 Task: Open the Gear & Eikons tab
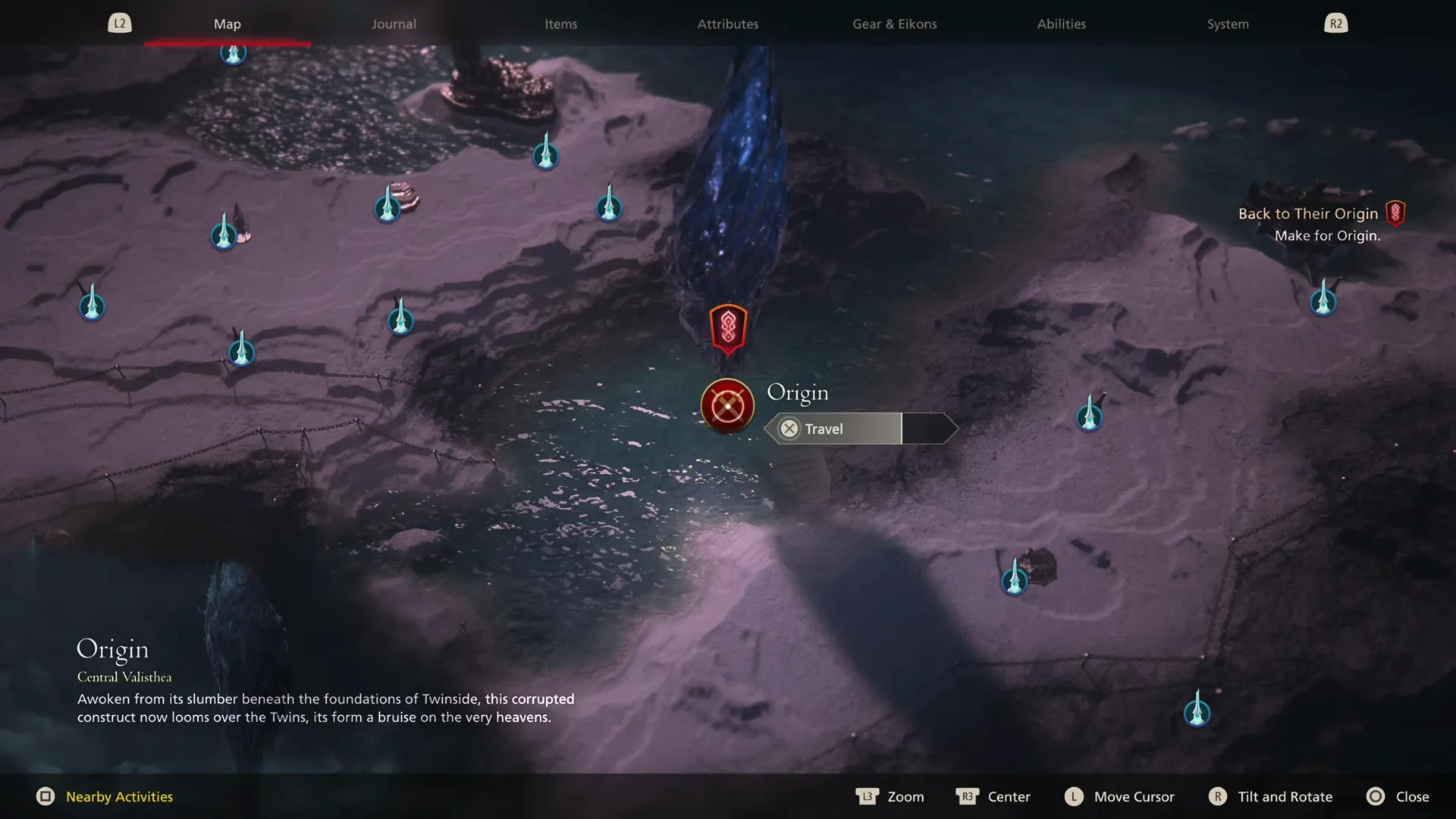[894, 24]
